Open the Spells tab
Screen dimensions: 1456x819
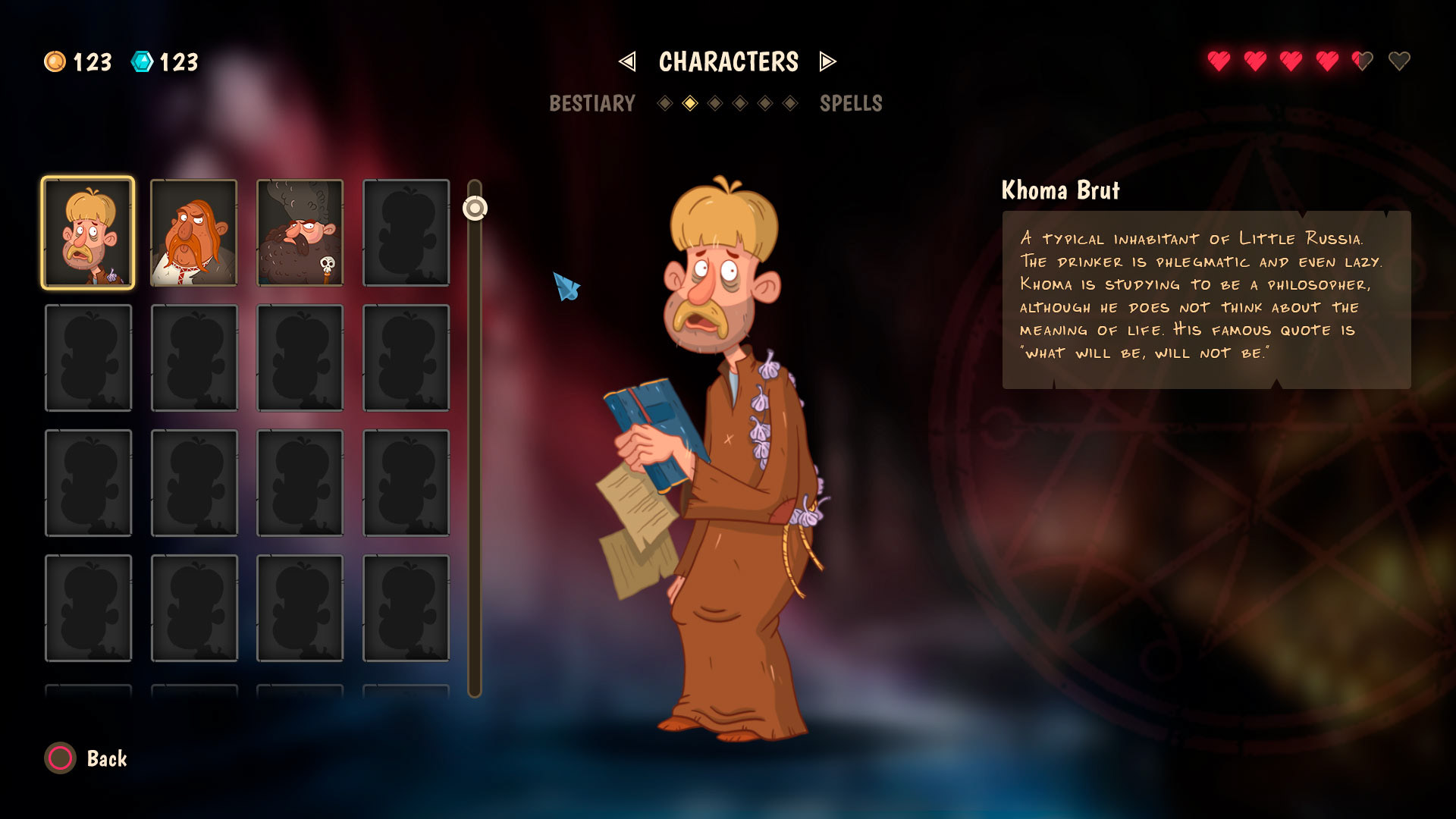pos(851,103)
